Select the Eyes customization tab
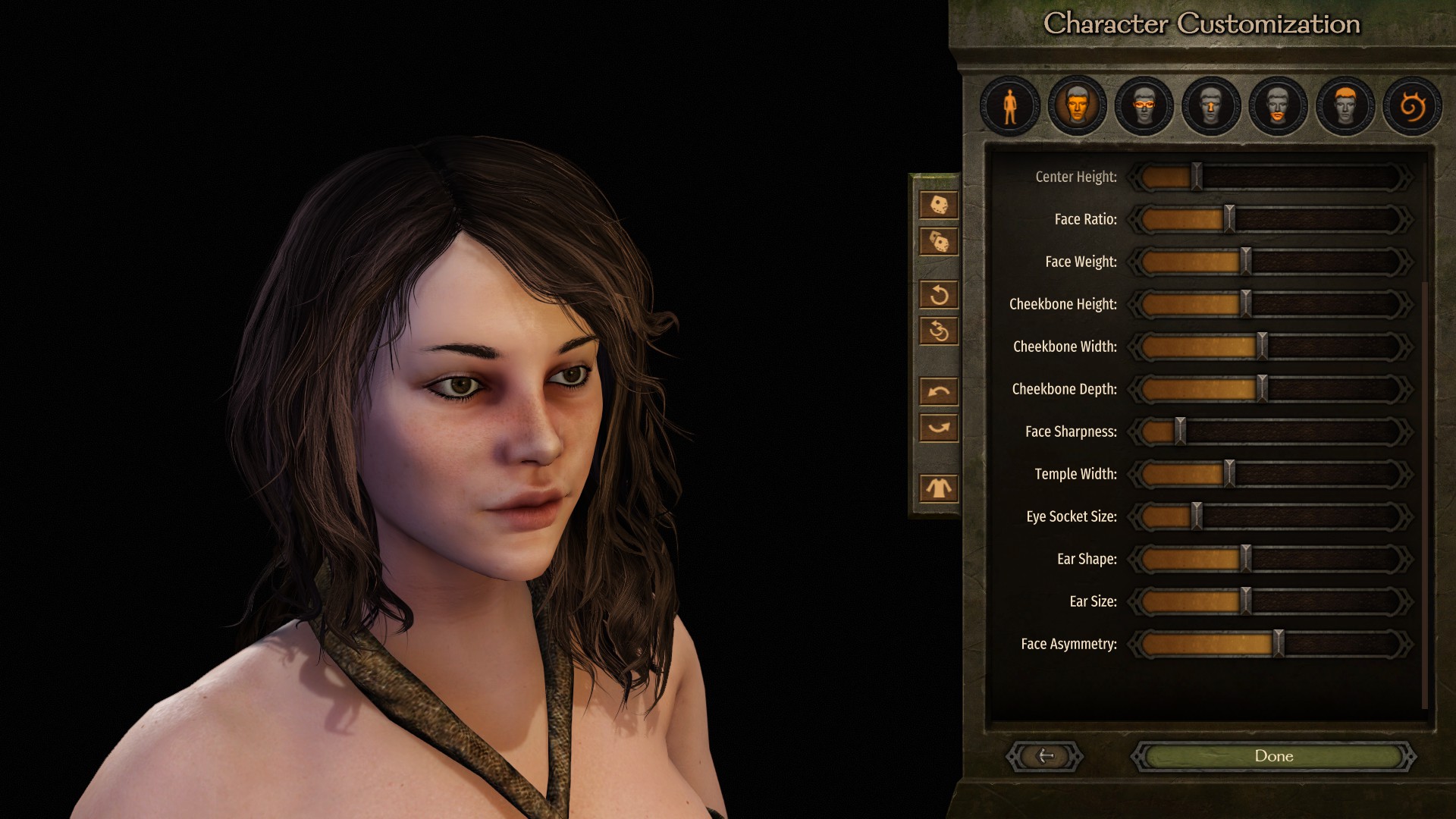1456x819 pixels. pos(1144,106)
